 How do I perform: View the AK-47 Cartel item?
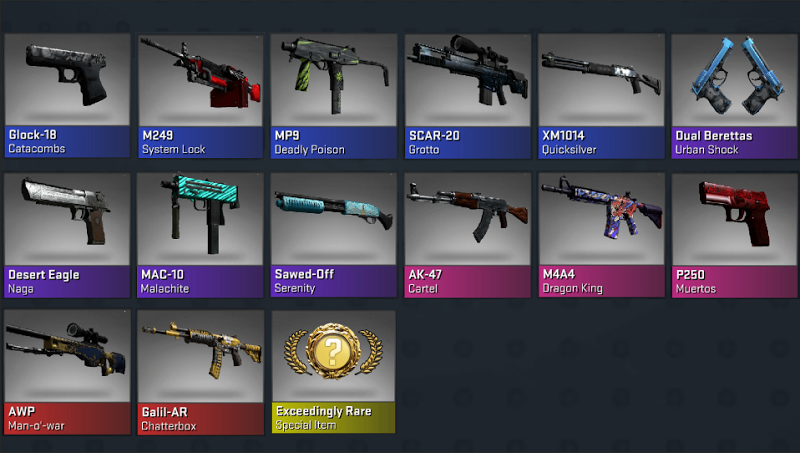click(x=467, y=235)
